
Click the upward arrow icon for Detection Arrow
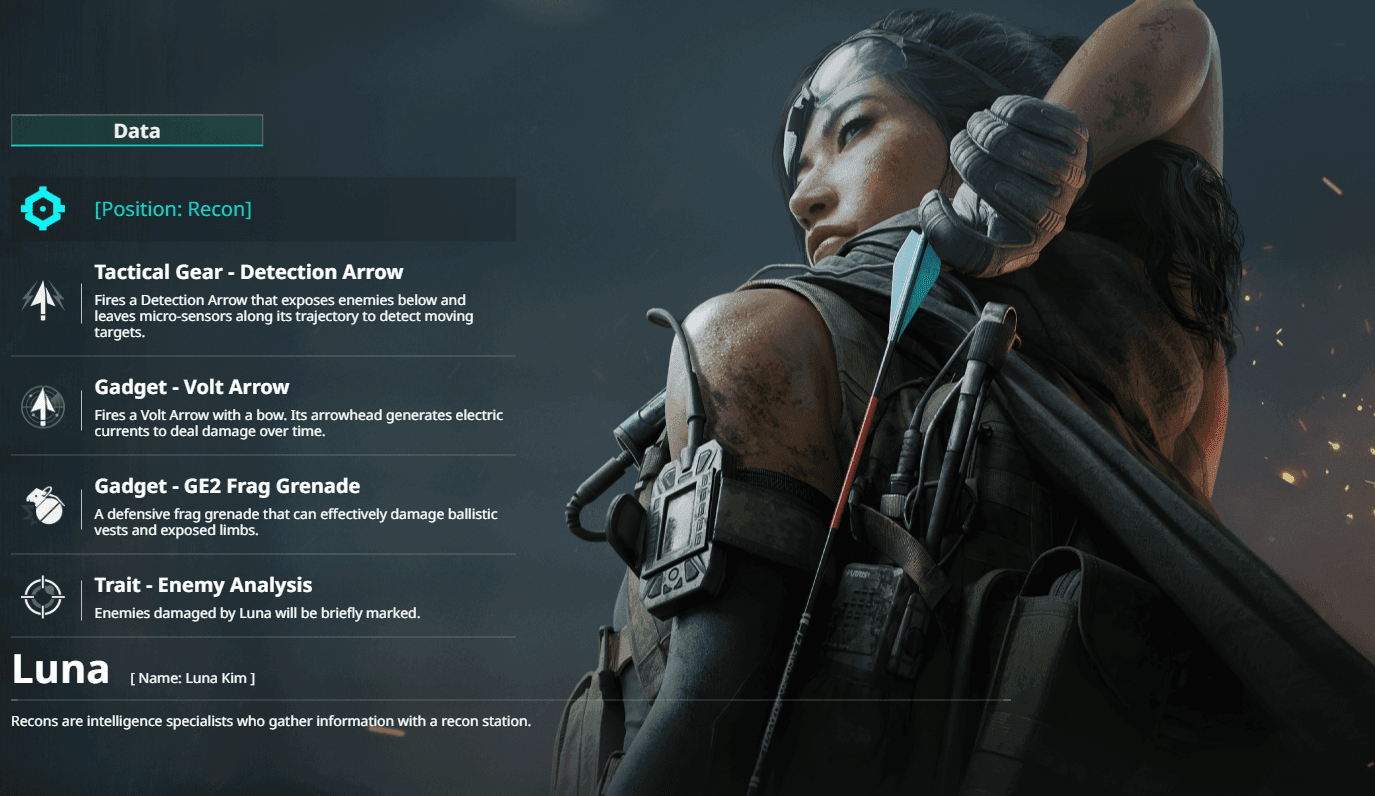(42, 299)
